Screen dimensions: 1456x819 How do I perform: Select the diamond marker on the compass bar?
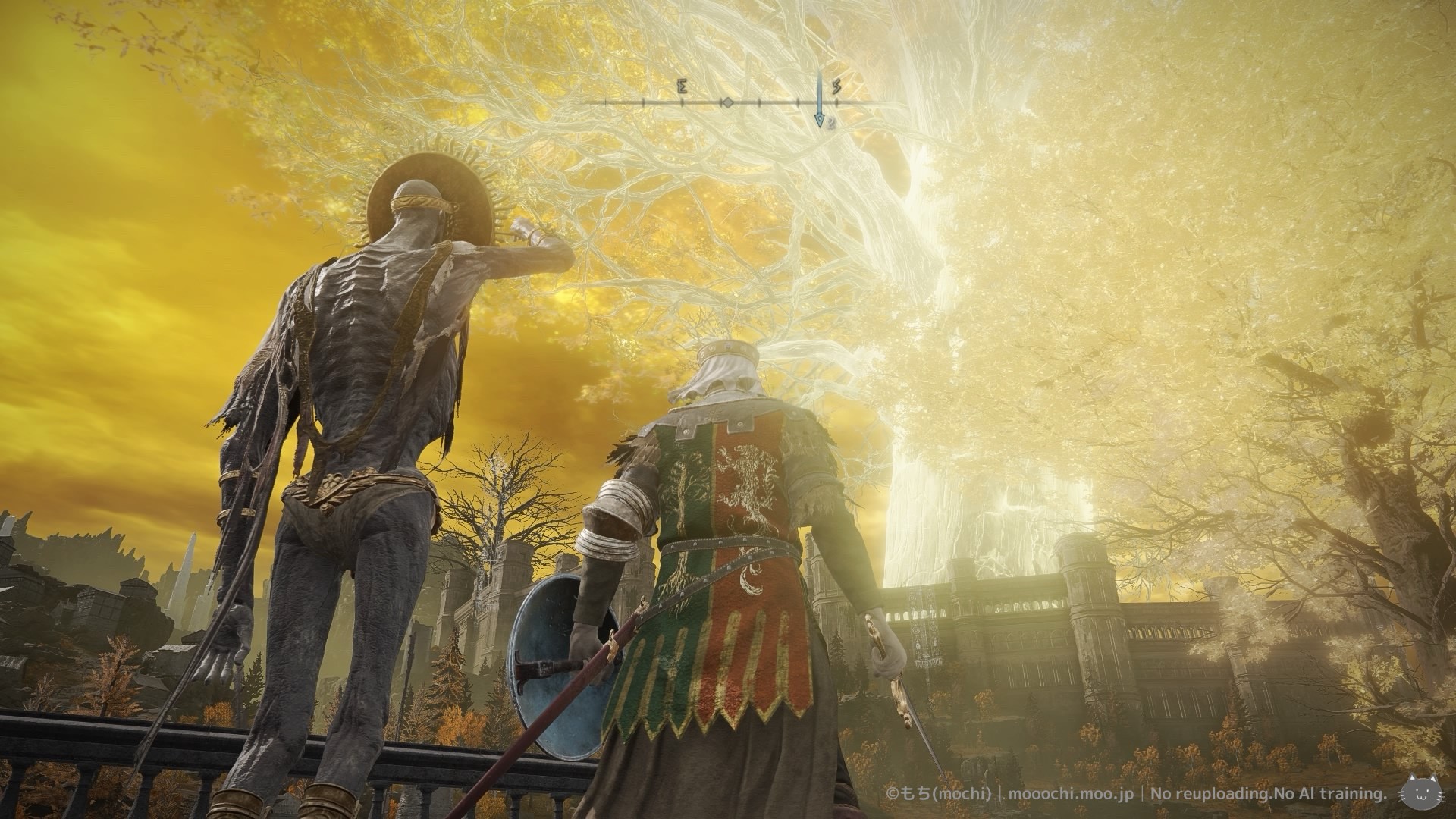[x=726, y=102]
